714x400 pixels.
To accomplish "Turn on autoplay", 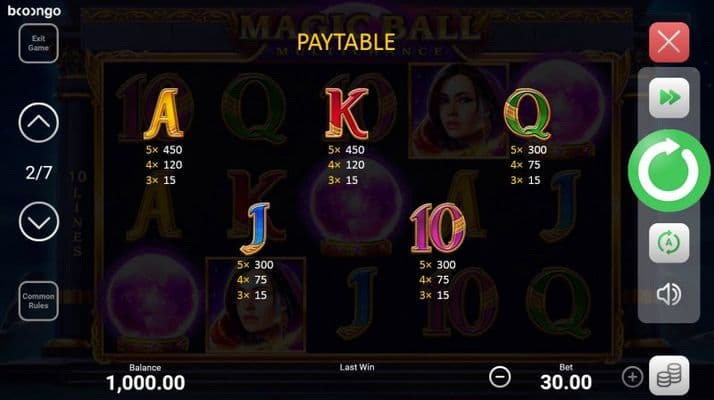I will tap(668, 243).
